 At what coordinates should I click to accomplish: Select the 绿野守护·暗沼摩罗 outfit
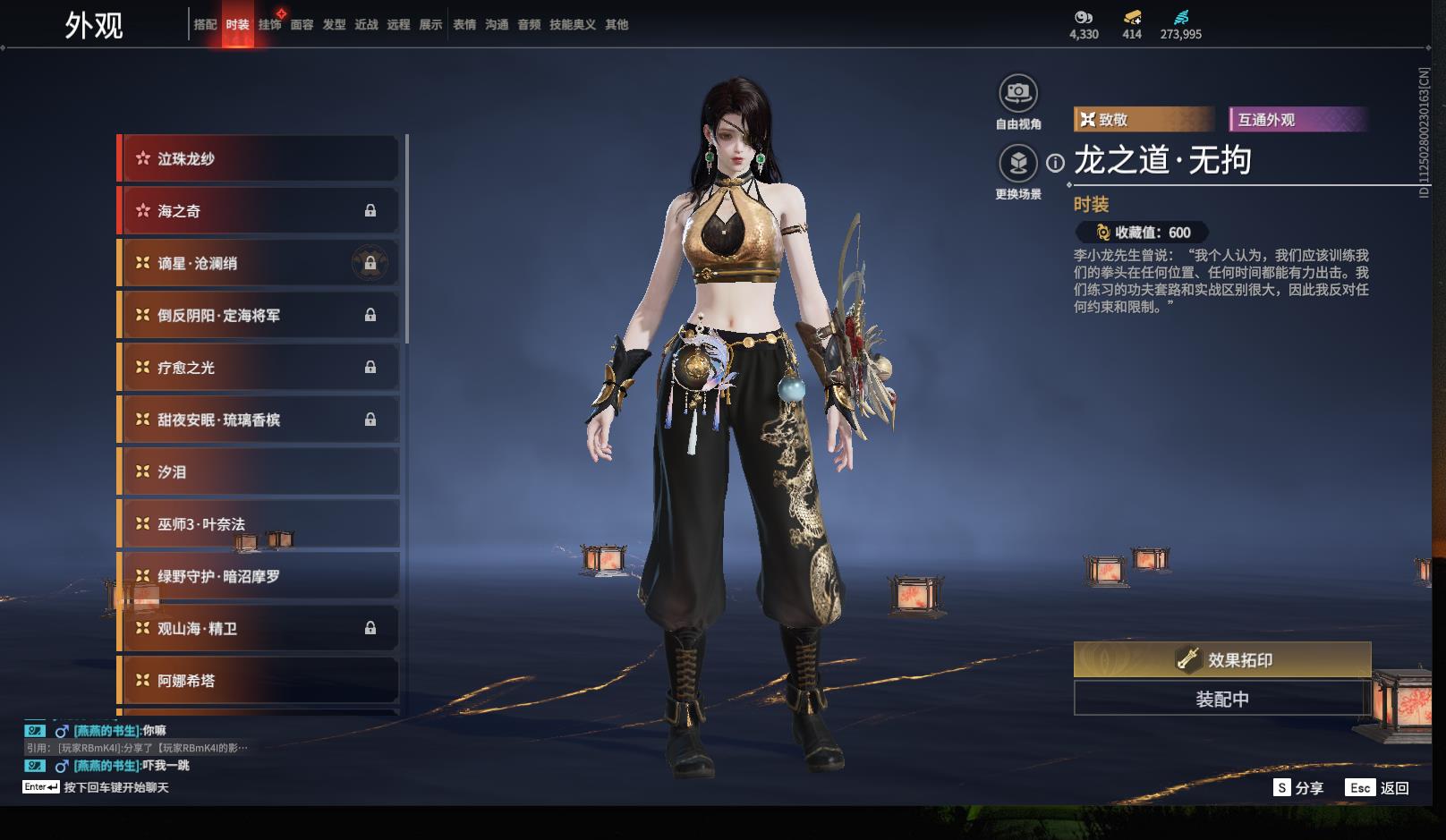tap(259, 576)
